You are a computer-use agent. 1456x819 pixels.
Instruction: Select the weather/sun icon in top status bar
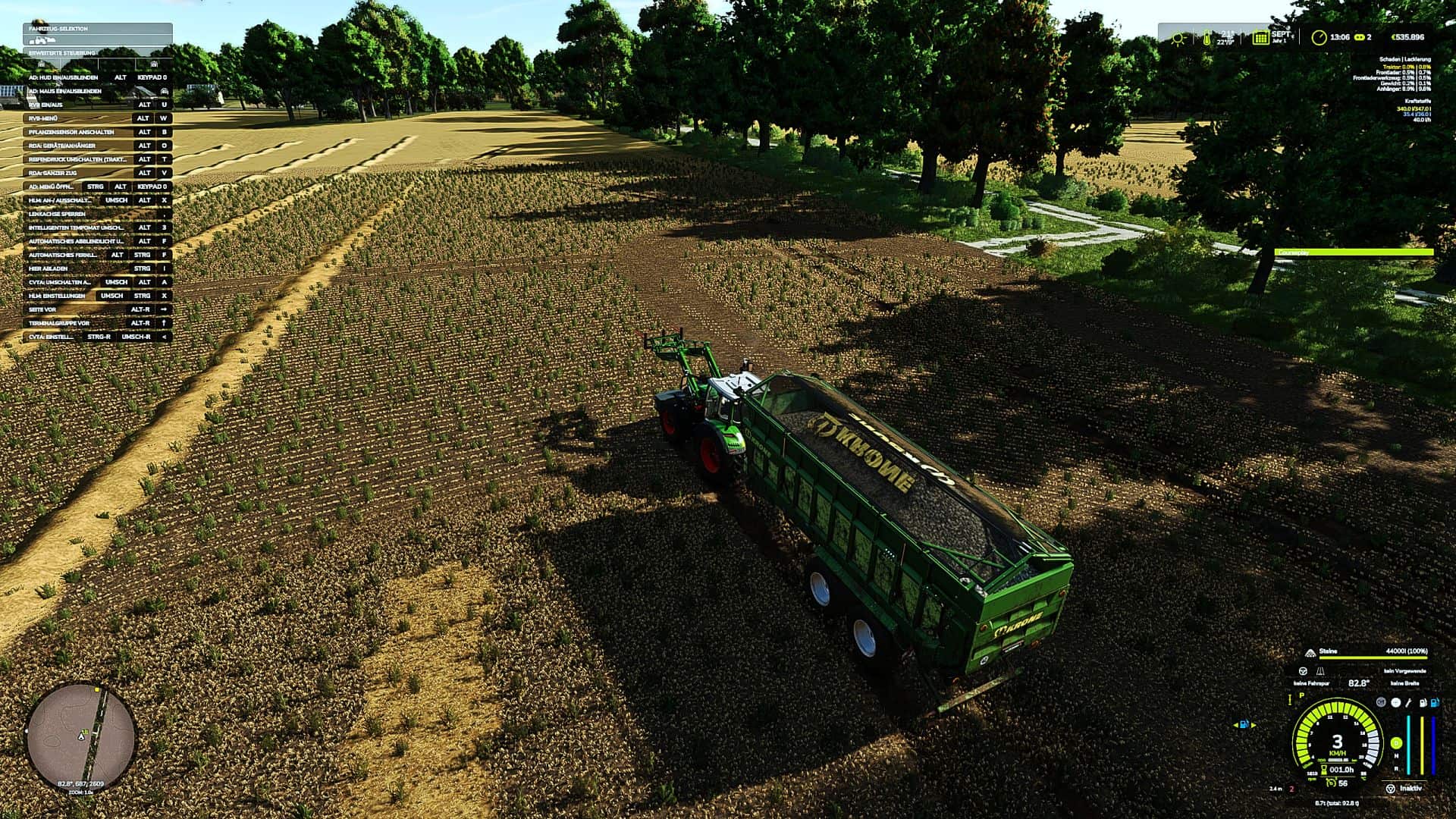pos(1178,38)
